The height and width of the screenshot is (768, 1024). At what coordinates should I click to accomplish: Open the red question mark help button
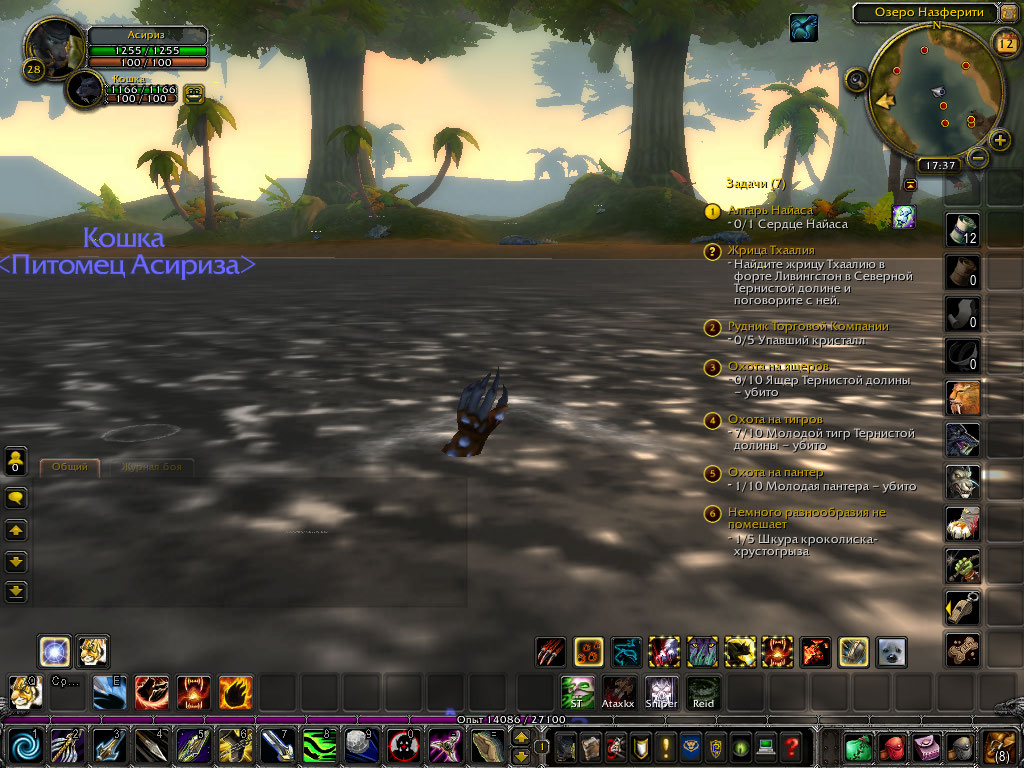point(791,747)
